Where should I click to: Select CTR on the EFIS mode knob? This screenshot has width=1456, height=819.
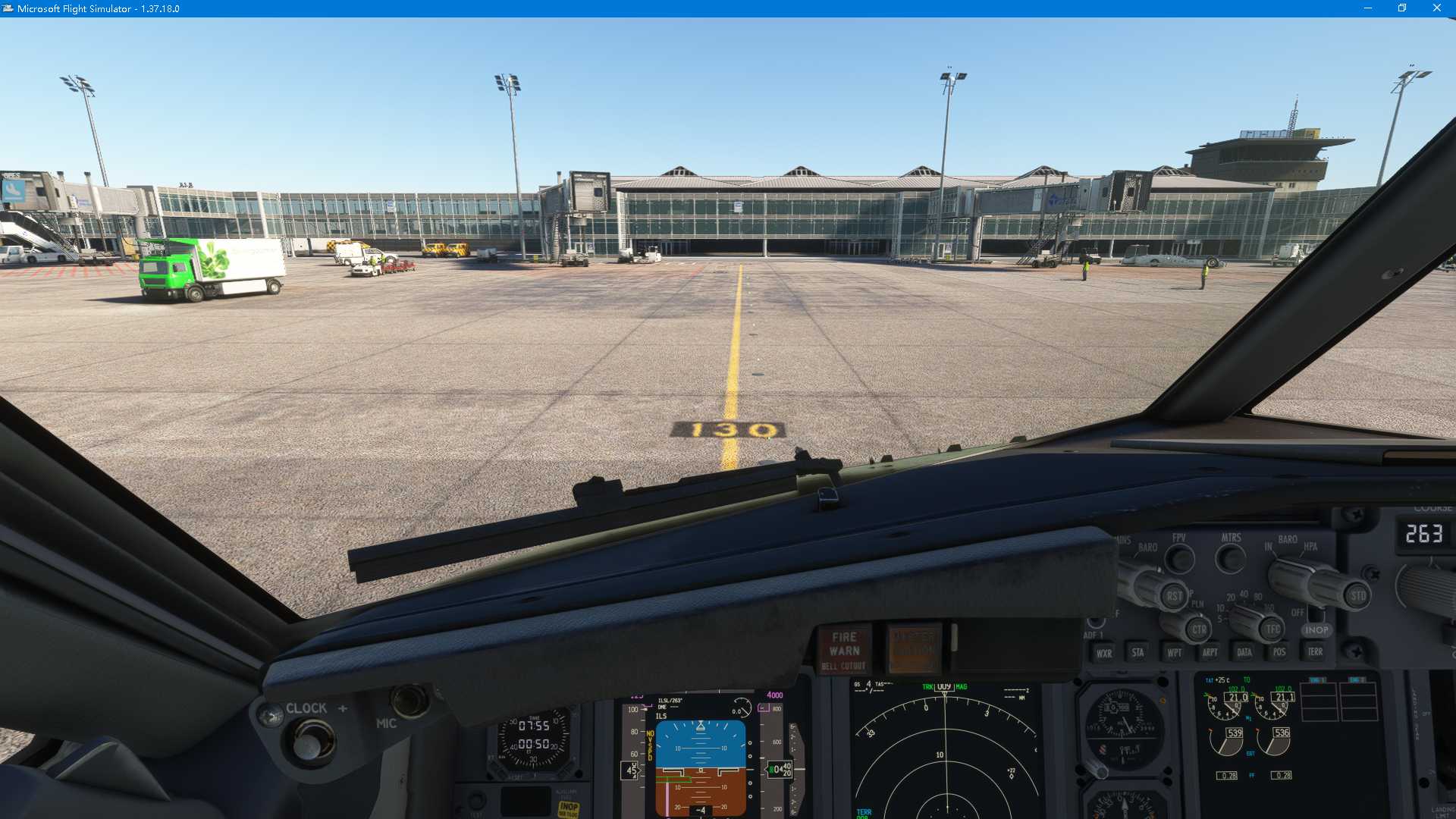[1200, 628]
